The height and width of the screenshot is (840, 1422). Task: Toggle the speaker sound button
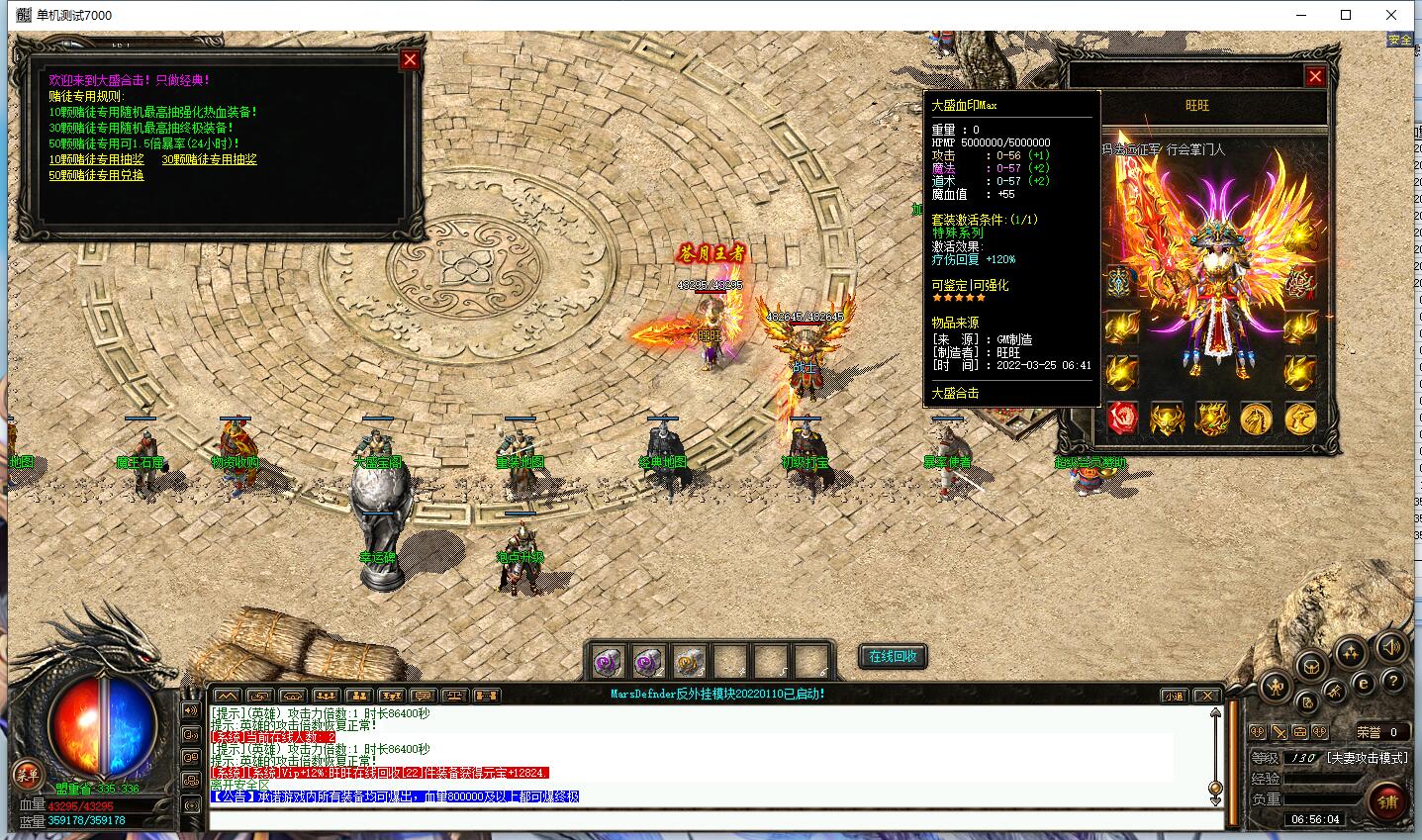point(1391,648)
